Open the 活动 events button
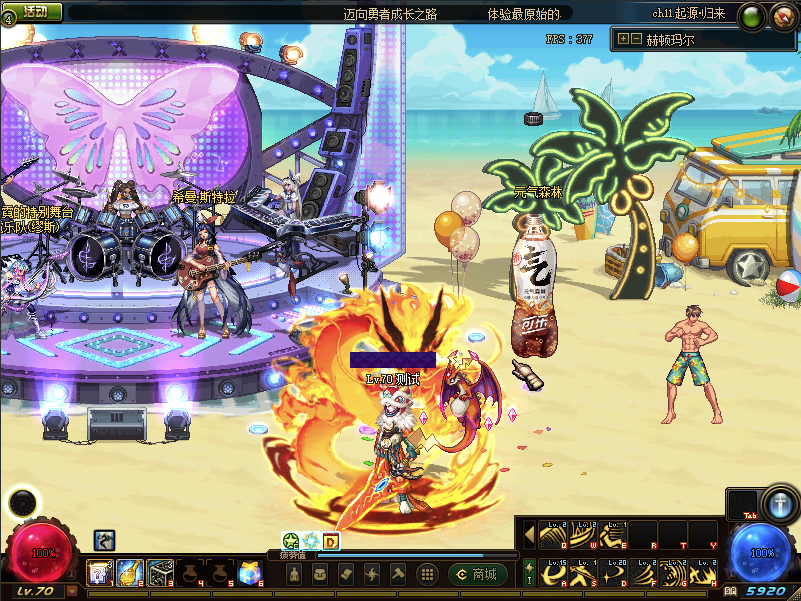The width and height of the screenshot is (801, 601). pyautogui.click(x=34, y=12)
